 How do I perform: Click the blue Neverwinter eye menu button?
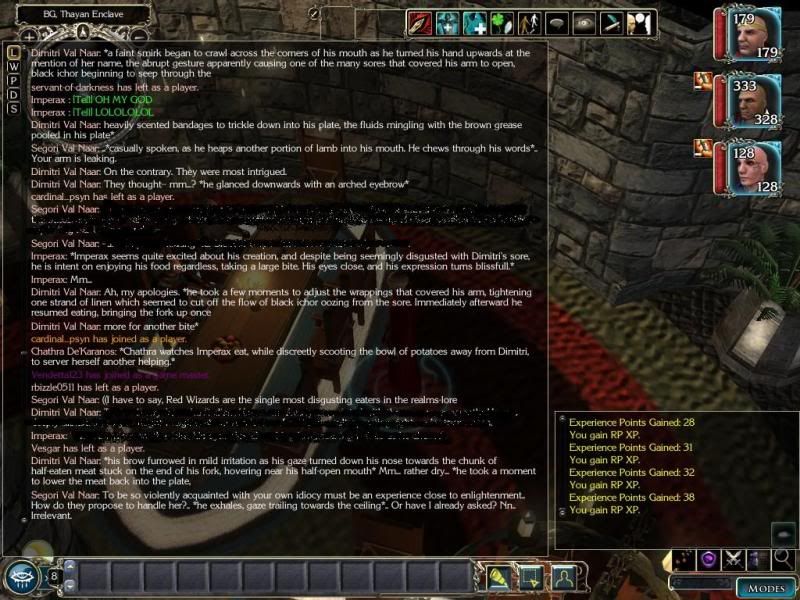[x=21, y=577]
